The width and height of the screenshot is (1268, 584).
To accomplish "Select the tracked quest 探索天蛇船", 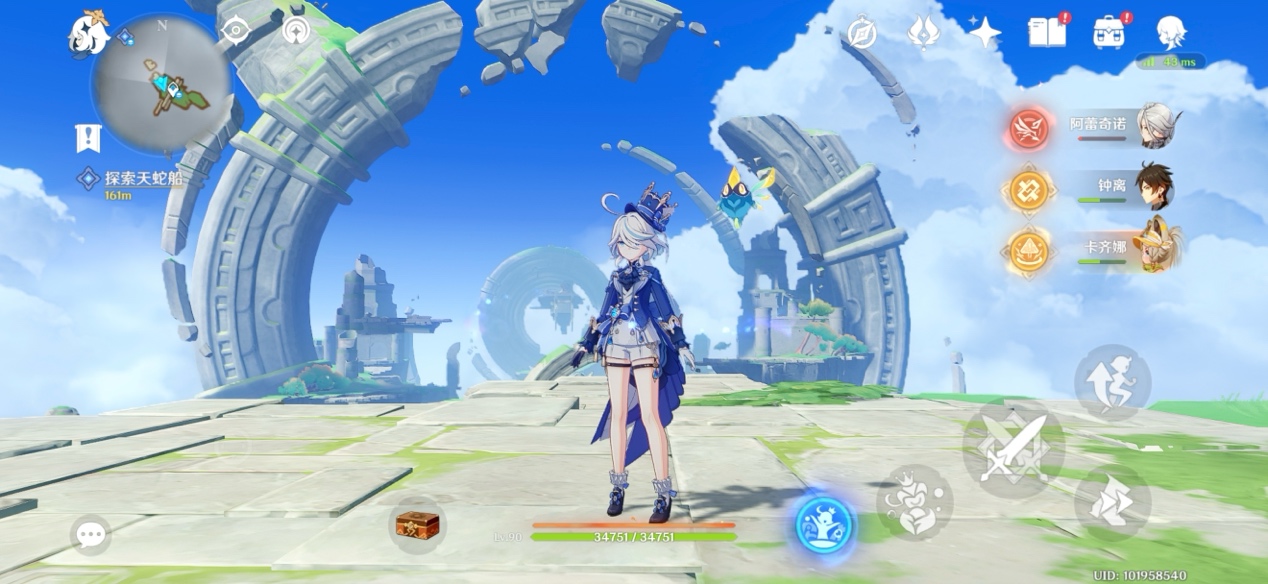I will (x=143, y=179).
